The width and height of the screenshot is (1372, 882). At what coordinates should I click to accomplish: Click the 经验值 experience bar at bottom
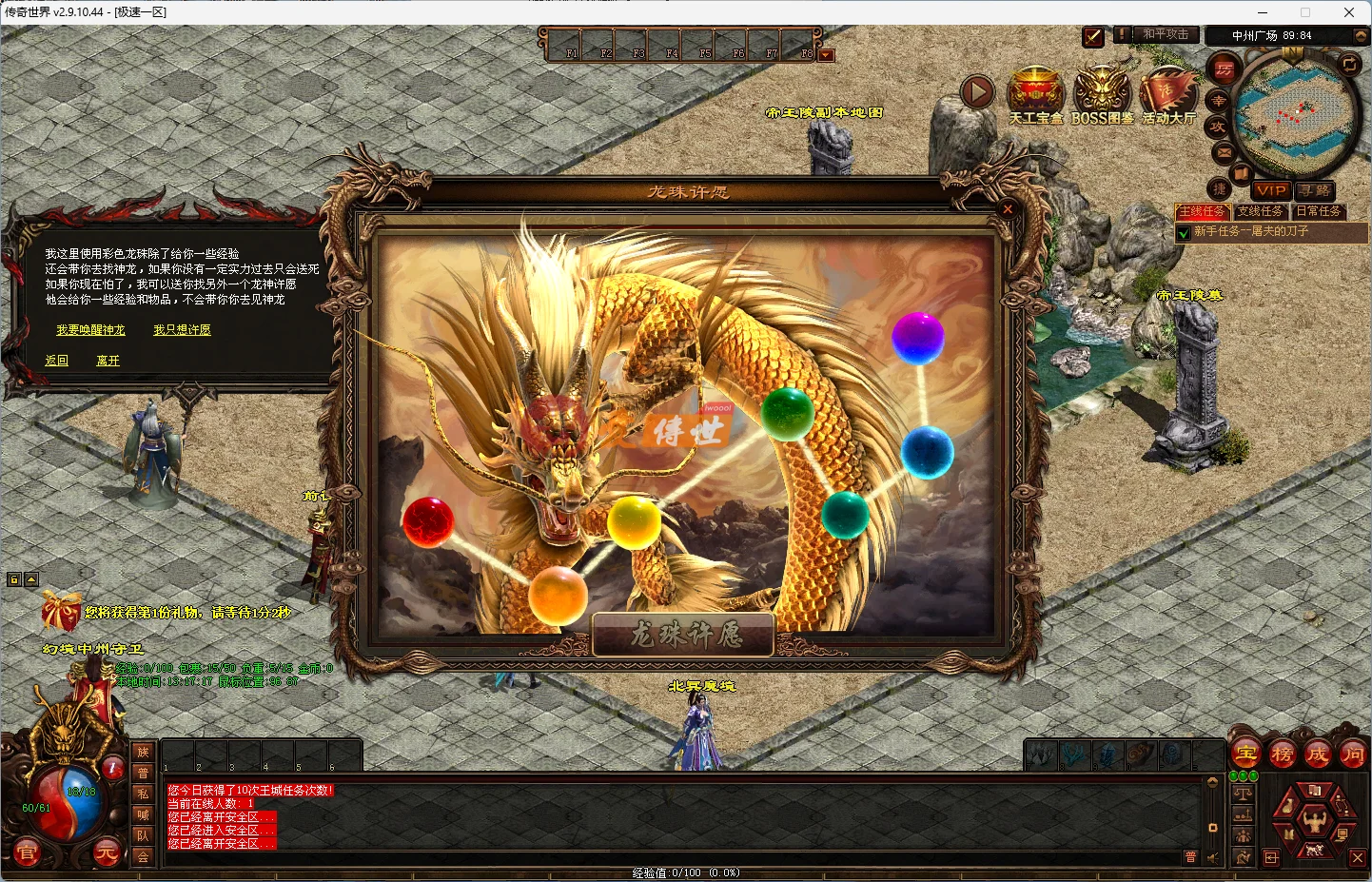tap(685, 872)
